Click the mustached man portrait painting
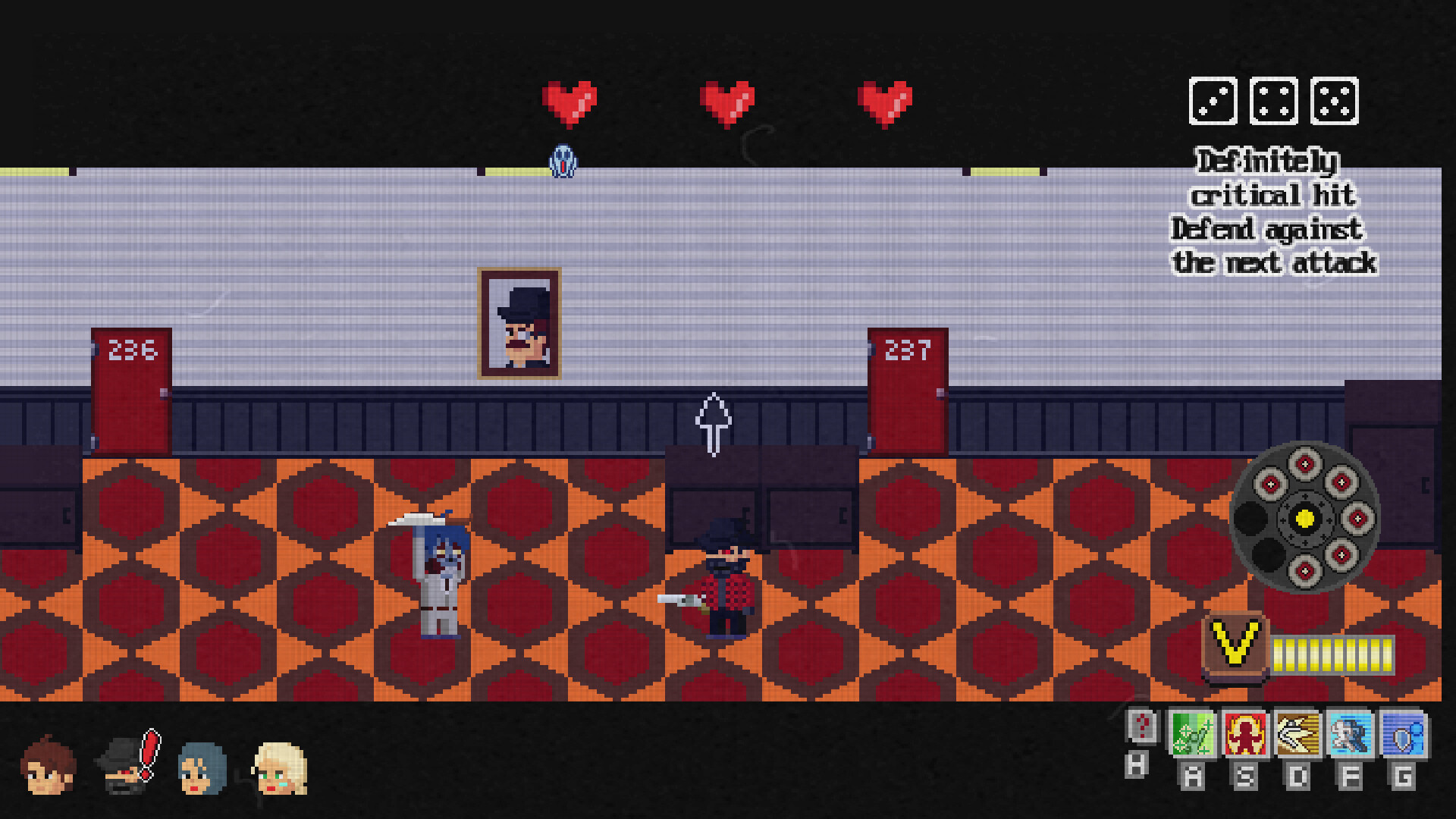 (x=519, y=322)
